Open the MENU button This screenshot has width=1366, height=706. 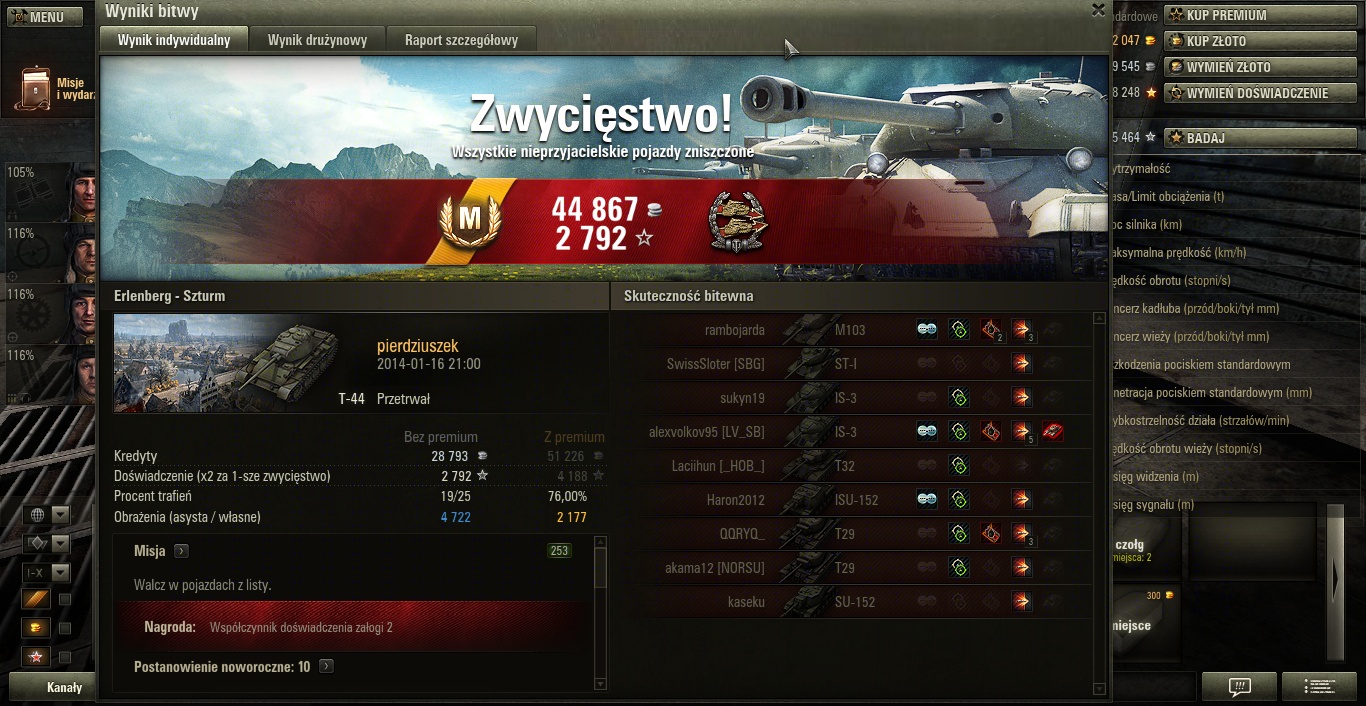[x=45, y=17]
